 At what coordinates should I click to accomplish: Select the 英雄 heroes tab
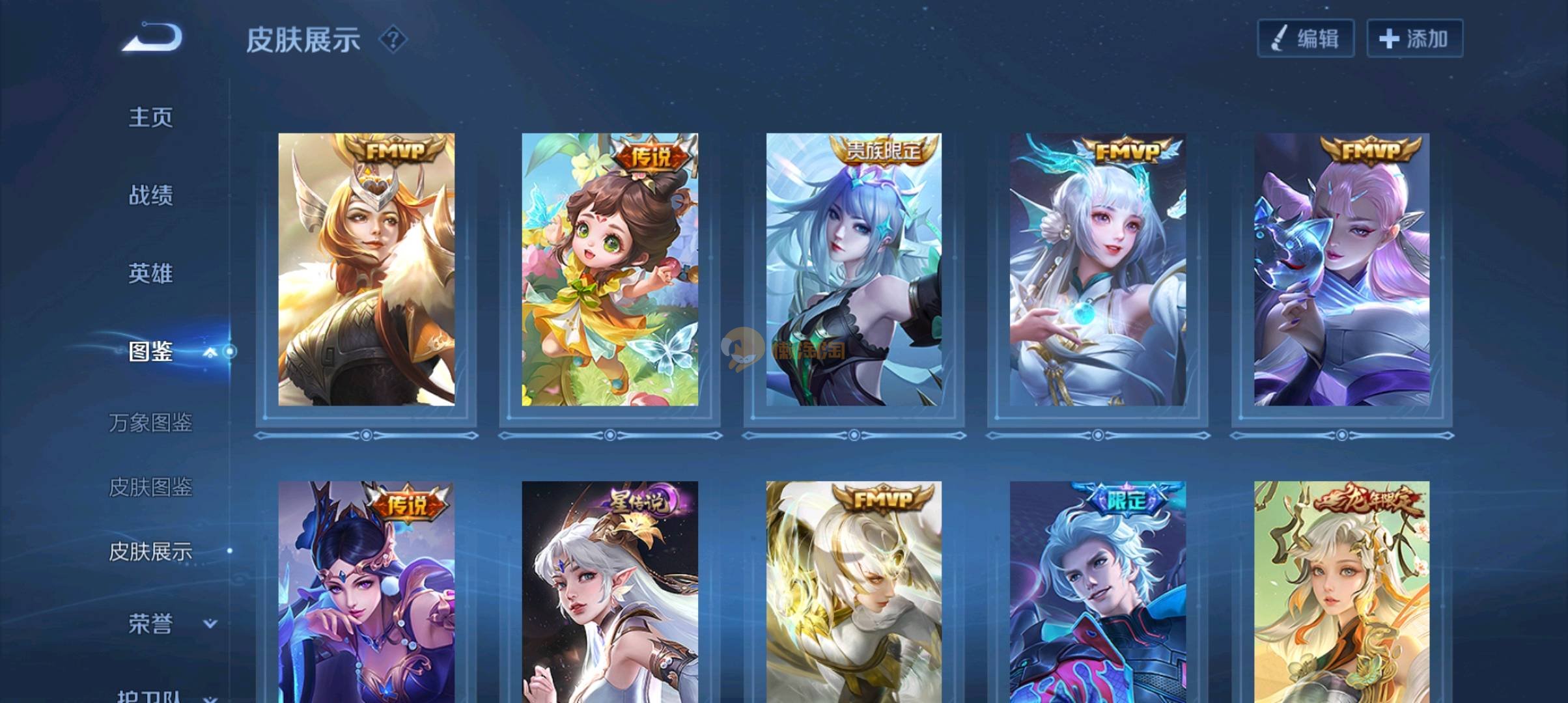pyautogui.click(x=150, y=273)
